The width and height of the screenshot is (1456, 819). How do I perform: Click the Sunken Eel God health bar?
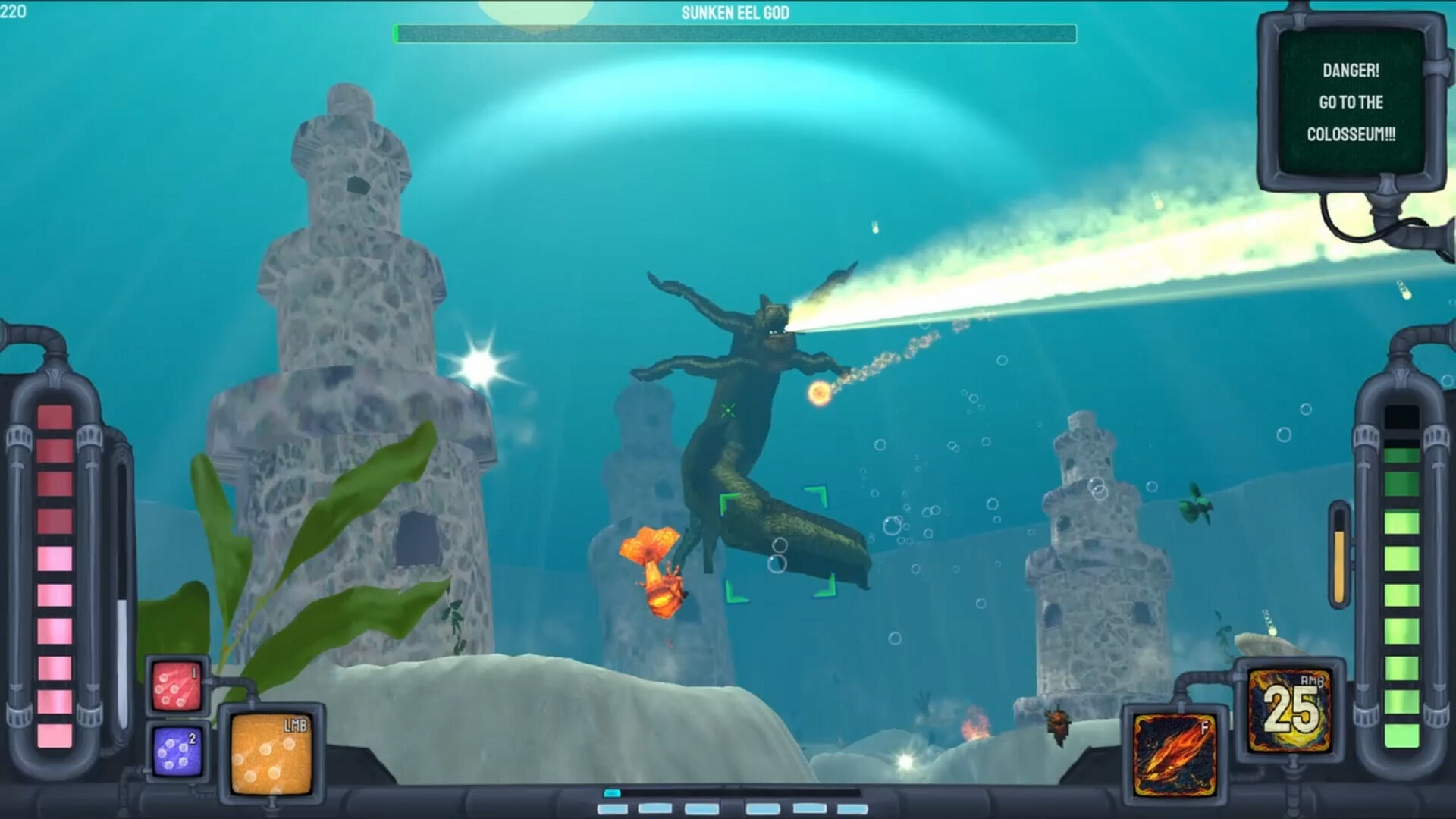[733, 33]
